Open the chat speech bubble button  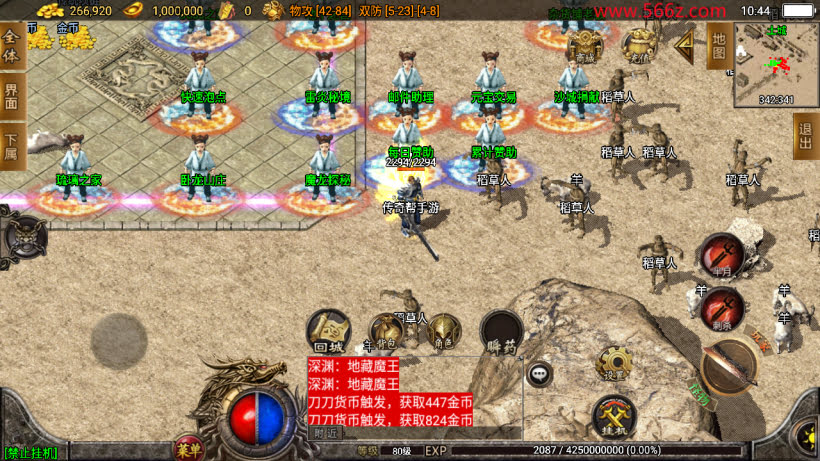point(540,374)
